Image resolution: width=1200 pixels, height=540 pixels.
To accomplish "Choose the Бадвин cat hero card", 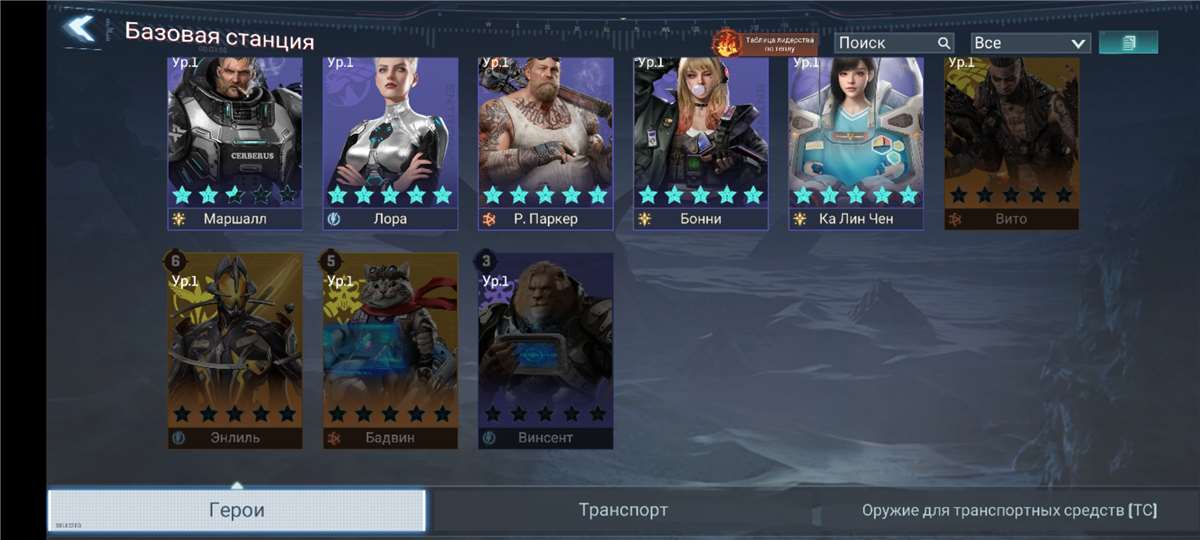I will point(390,348).
